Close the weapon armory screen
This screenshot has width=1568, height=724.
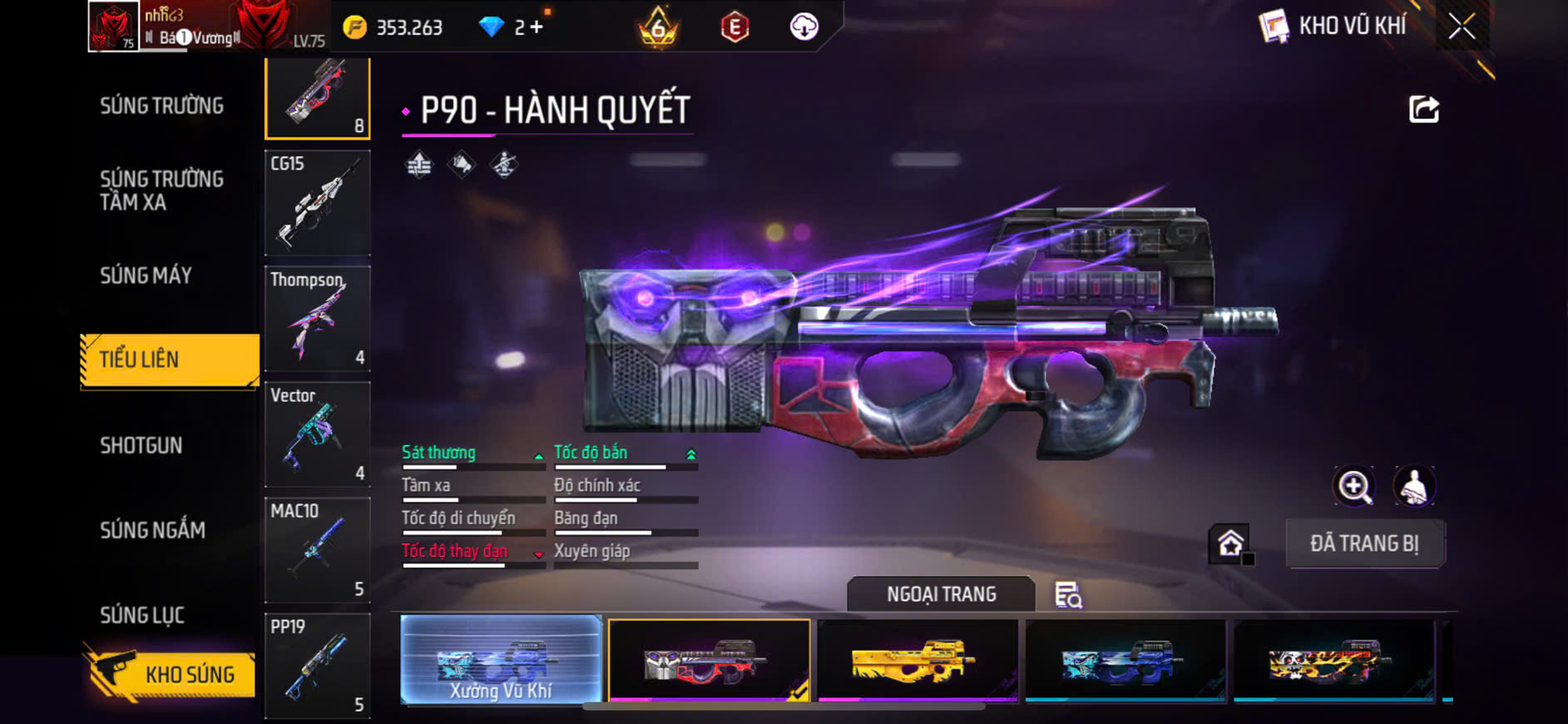pyautogui.click(x=1462, y=27)
